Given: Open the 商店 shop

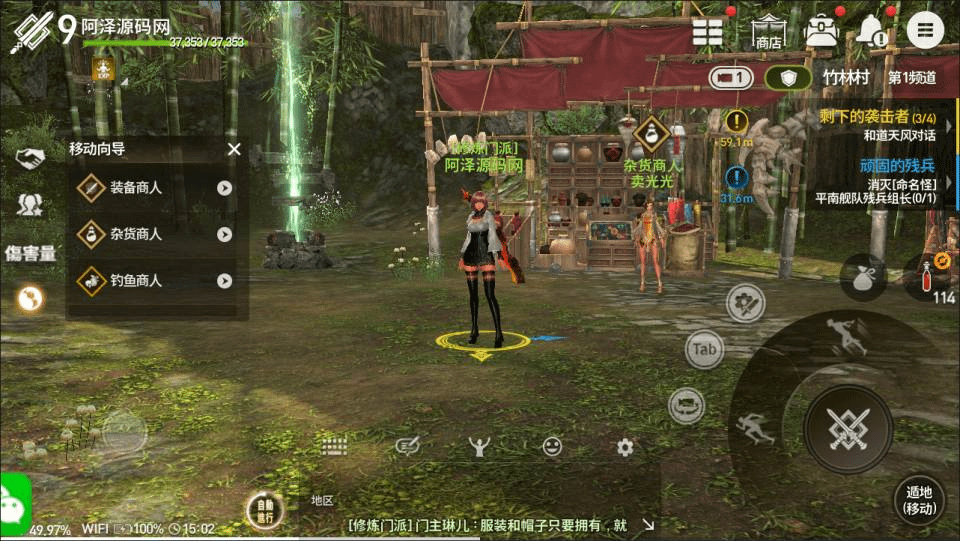Looking at the screenshot, I should 768,31.
